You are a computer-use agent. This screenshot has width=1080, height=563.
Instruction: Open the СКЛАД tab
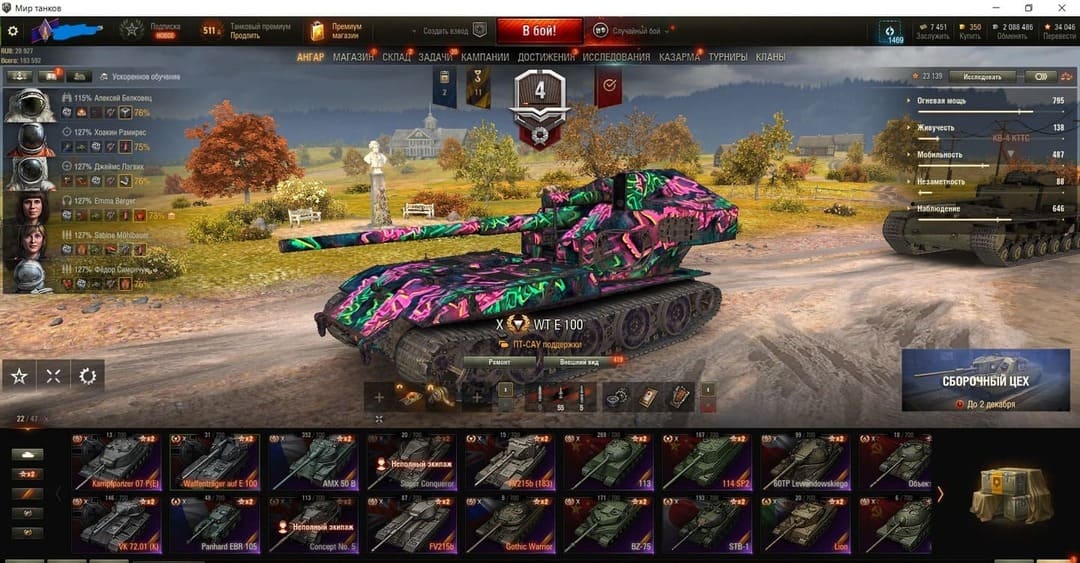coord(396,57)
